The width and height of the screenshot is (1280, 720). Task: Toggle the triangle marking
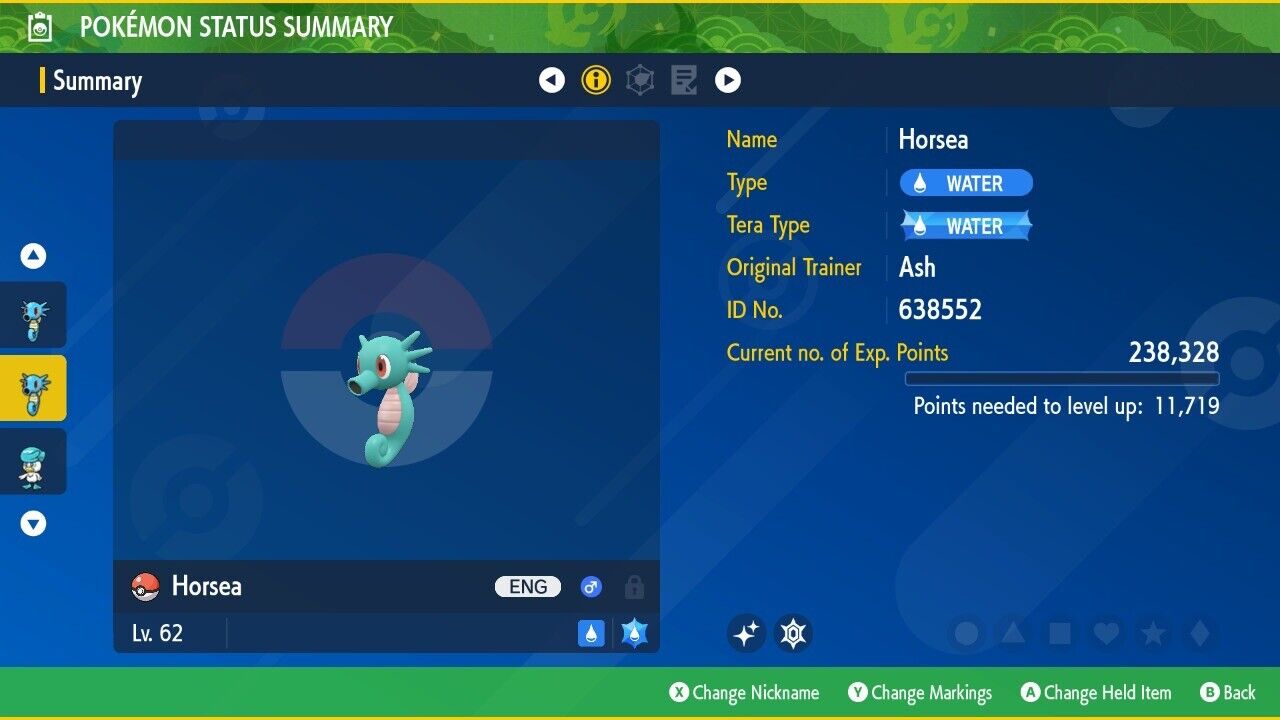1012,633
